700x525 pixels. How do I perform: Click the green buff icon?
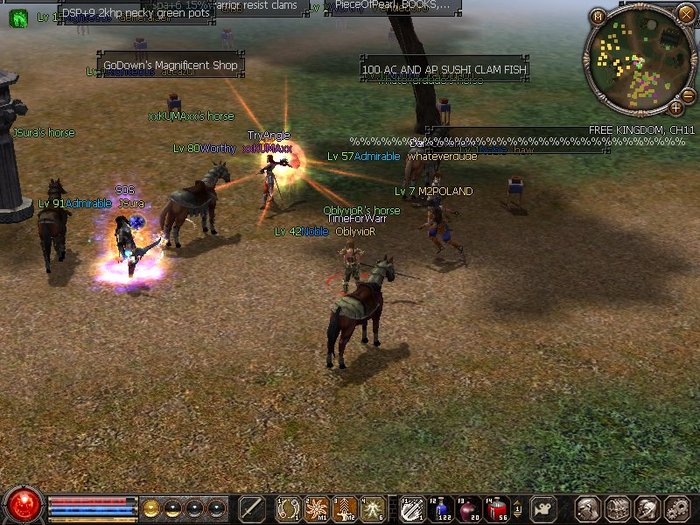19,16
